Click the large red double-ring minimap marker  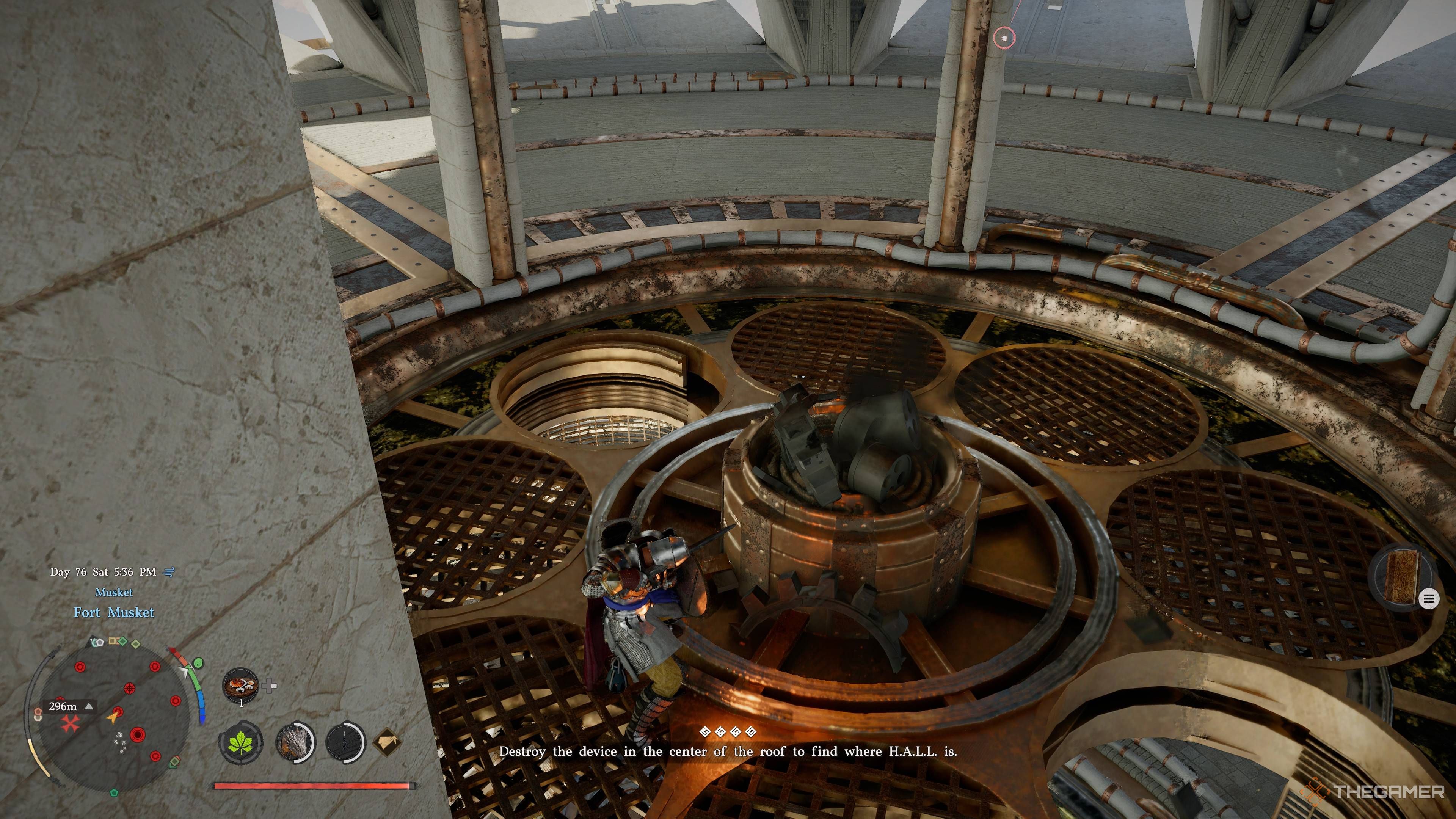pyautogui.click(x=137, y=735)
